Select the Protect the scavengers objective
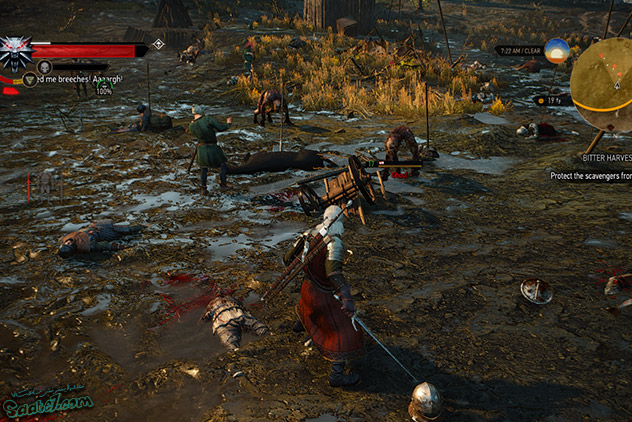632x422 pixels. coord(590,175)
